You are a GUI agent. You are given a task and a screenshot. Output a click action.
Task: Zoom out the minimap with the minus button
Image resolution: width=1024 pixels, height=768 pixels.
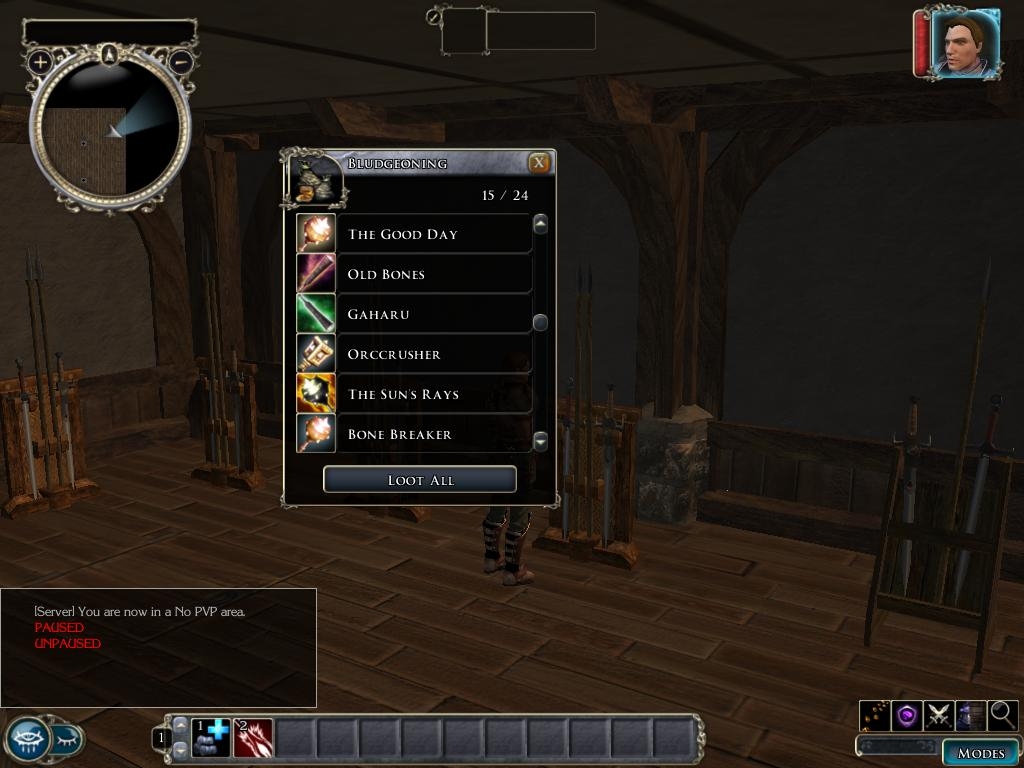(x=181, y=62)
